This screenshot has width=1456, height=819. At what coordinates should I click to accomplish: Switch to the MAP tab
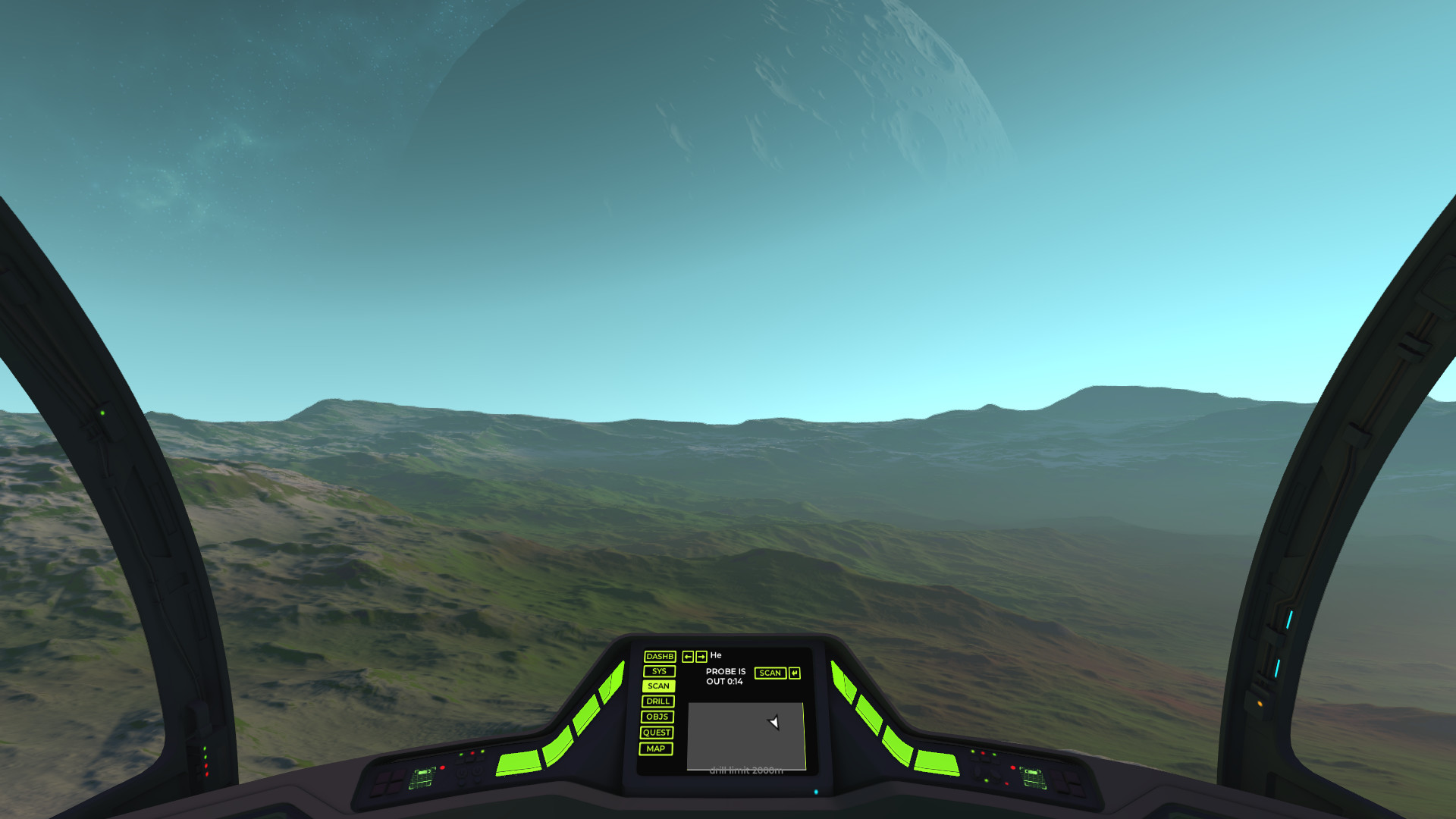click(655, 748)
